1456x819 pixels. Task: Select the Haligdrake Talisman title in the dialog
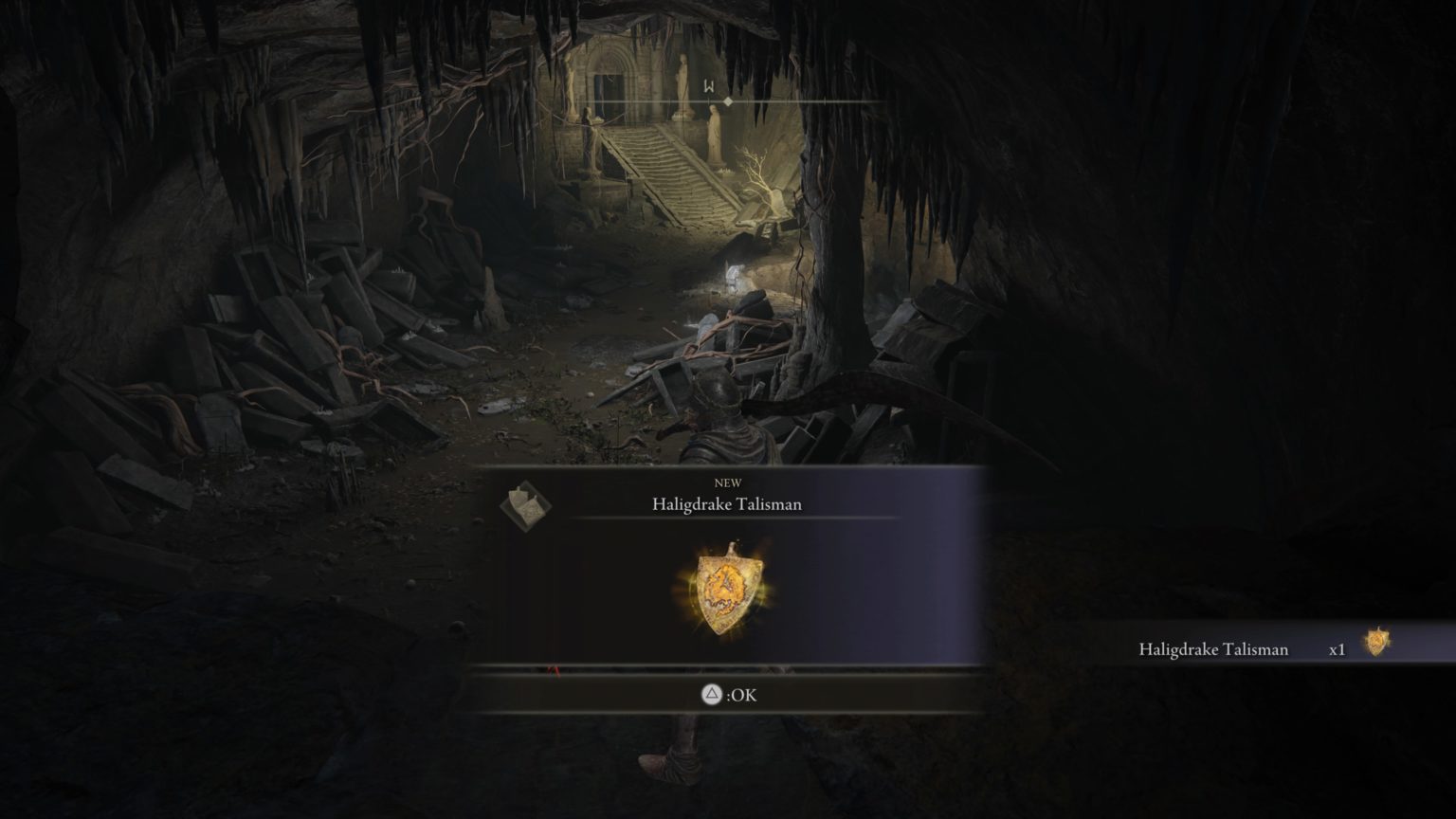click(727, 504)
